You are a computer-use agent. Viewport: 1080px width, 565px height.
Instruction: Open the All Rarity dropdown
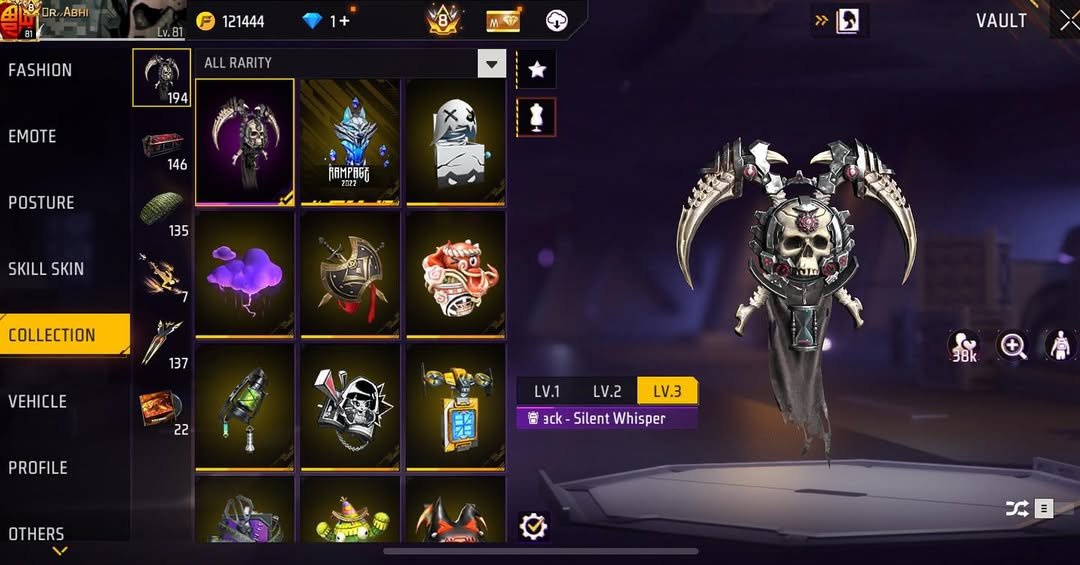(x=491, y=64)
